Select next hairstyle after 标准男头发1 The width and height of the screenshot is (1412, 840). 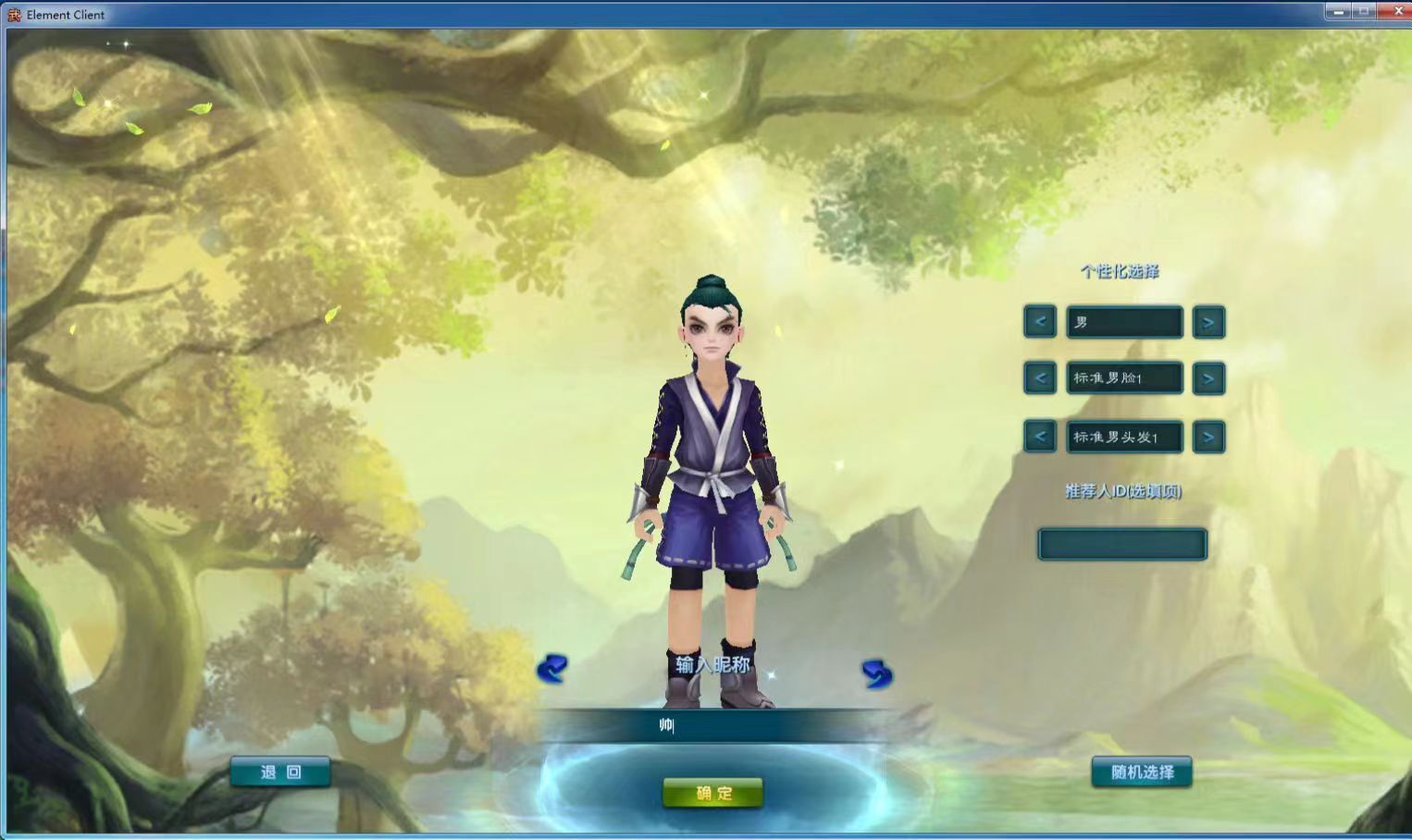1208,437
